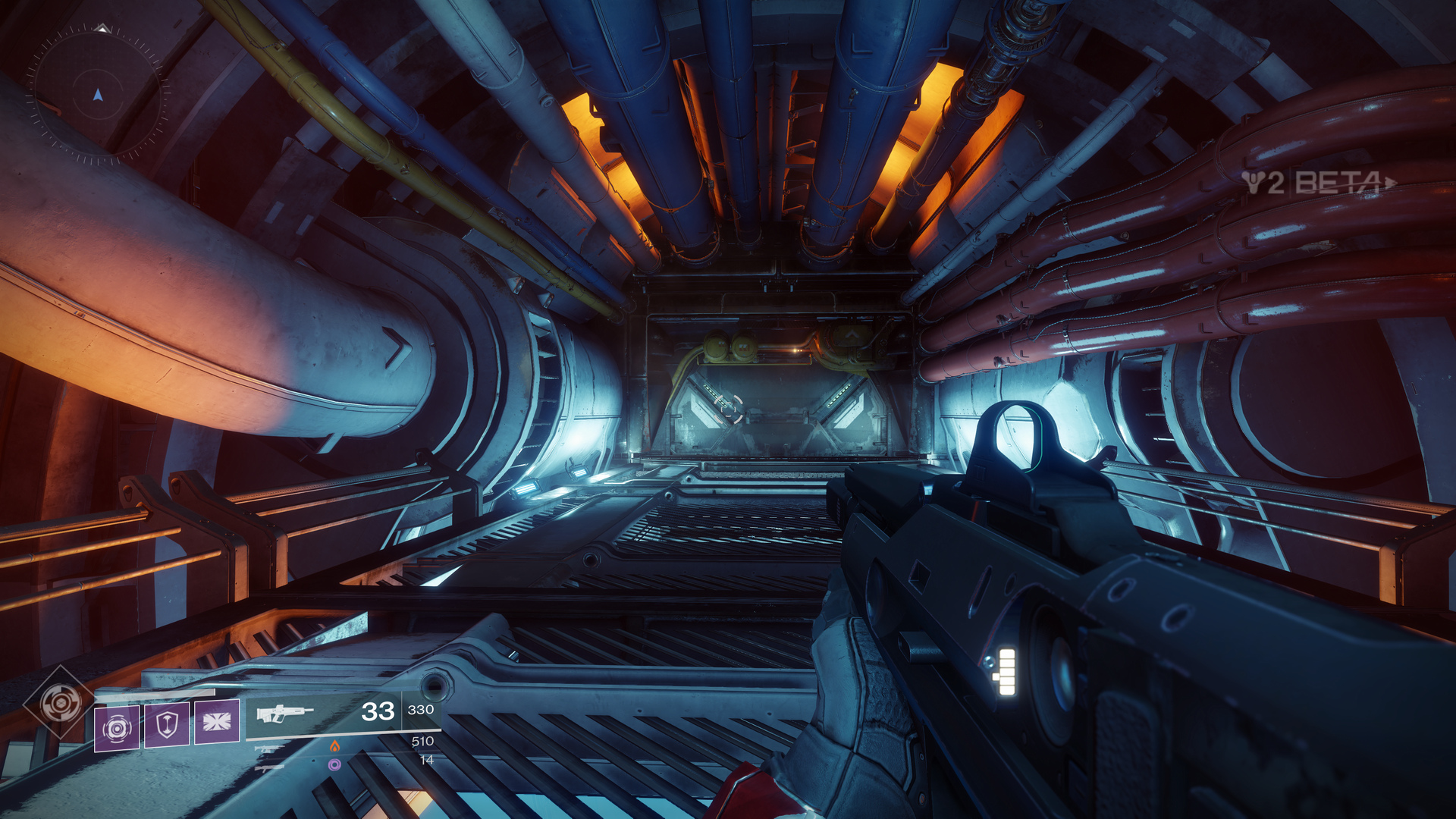
Task: Click the orange energy ammo flame icon
Action: pyautogui.click(x=335, y=746)
